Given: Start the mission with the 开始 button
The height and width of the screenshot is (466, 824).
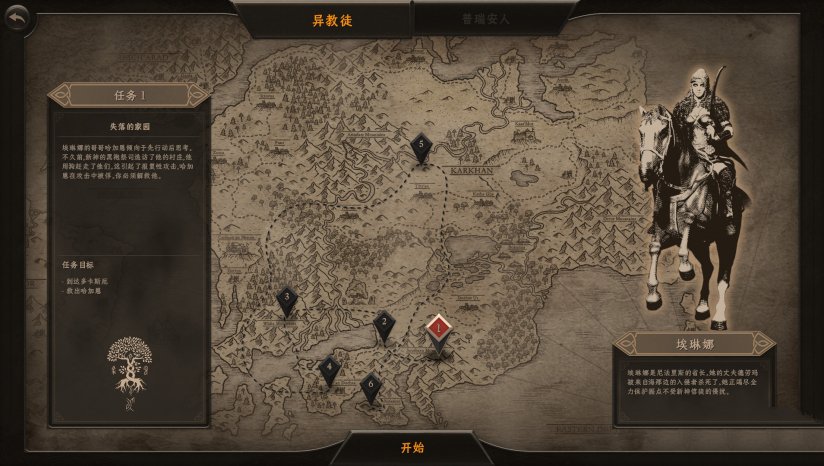Looking at the screenshot, I should [412, 447].
